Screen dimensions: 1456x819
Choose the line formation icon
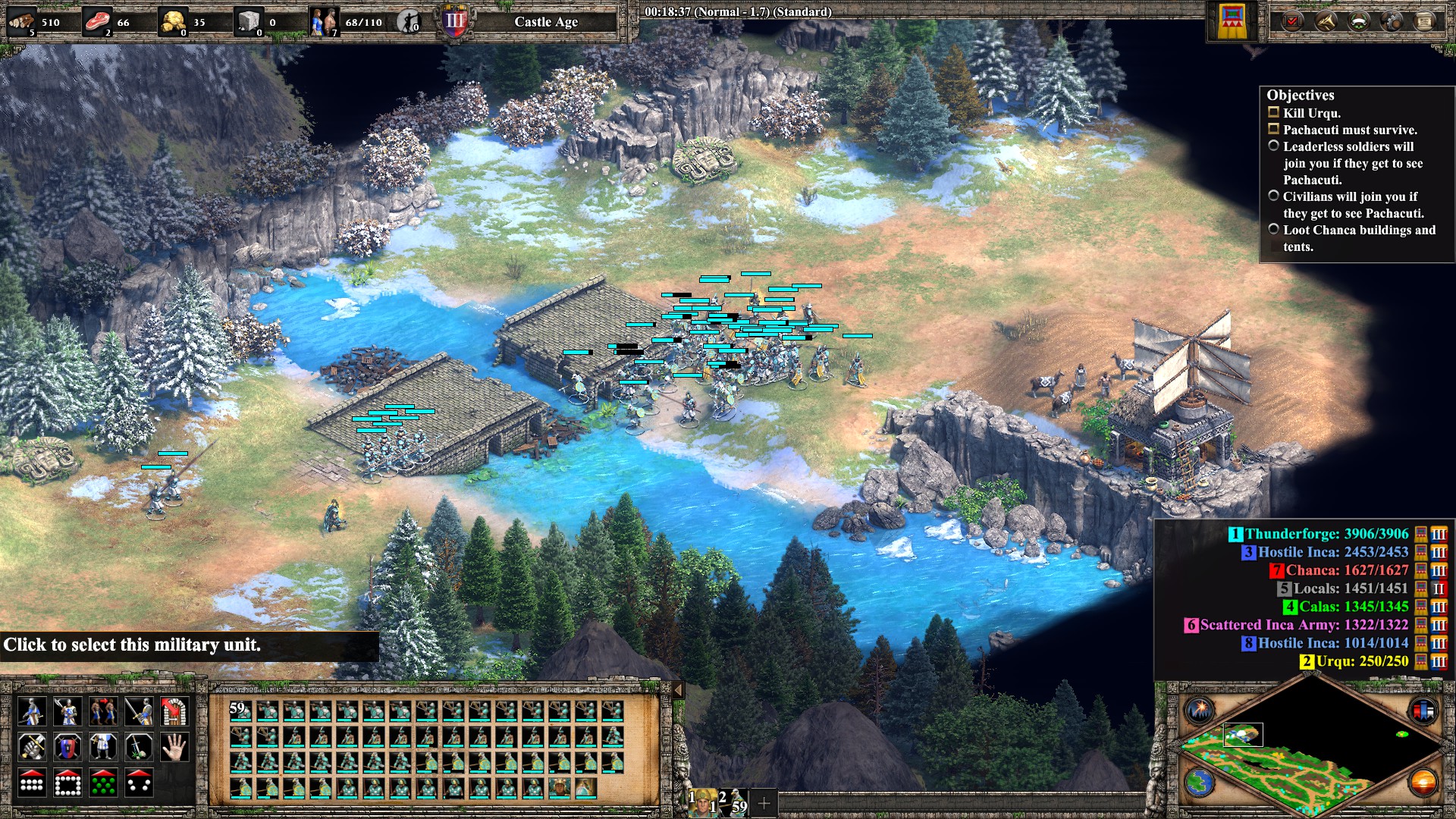[31, 783]
